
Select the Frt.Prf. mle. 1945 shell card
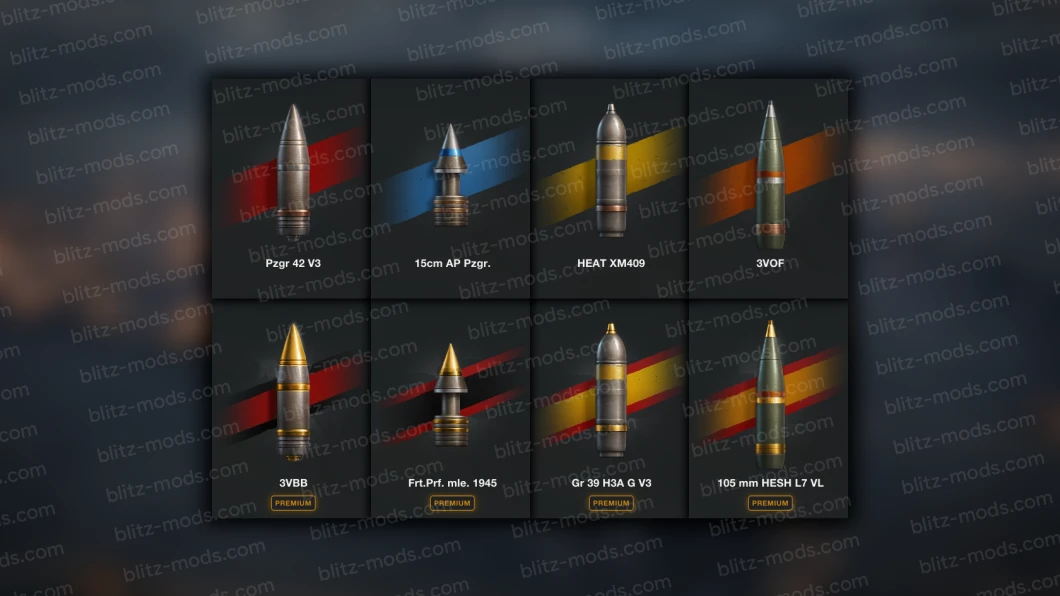451,408
